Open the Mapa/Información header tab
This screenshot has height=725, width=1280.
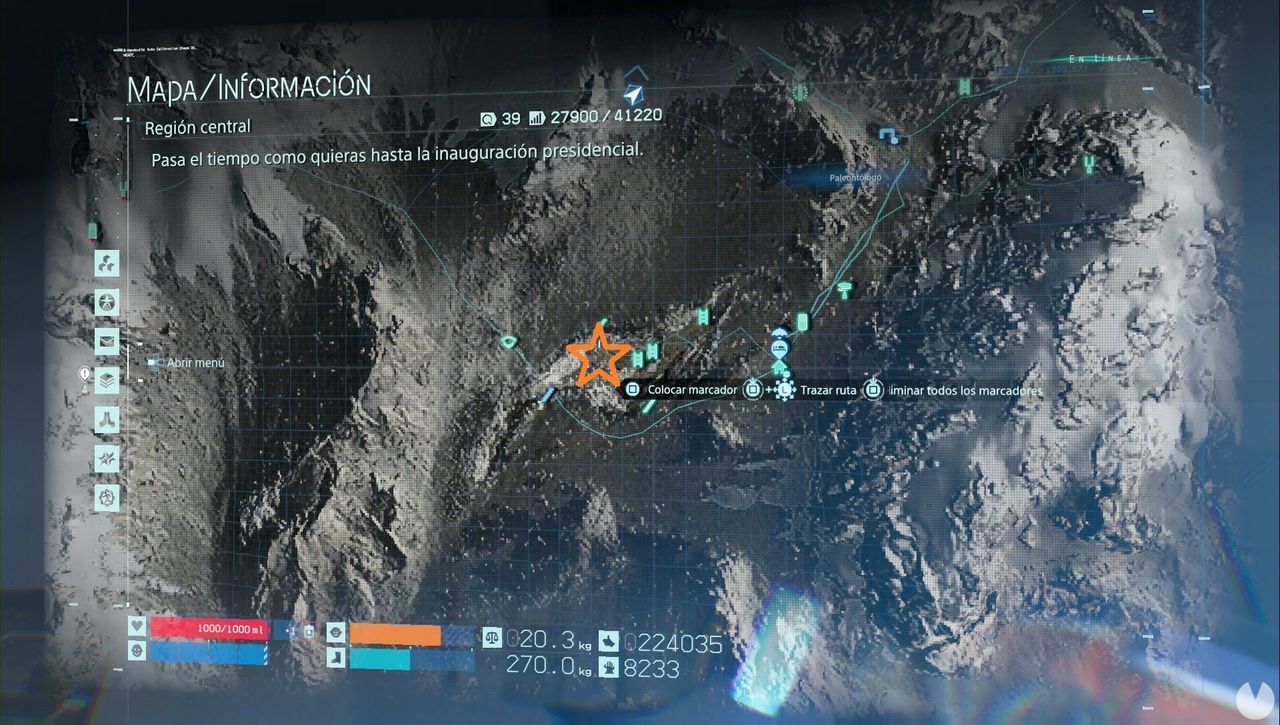(251, 85)
